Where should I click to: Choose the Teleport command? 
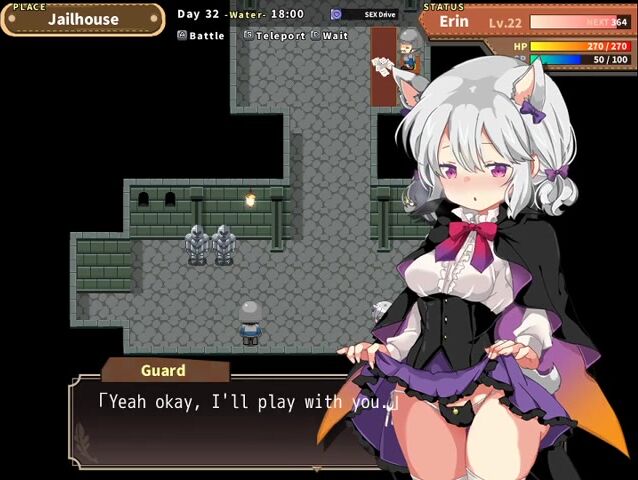[x=275, y=36]
